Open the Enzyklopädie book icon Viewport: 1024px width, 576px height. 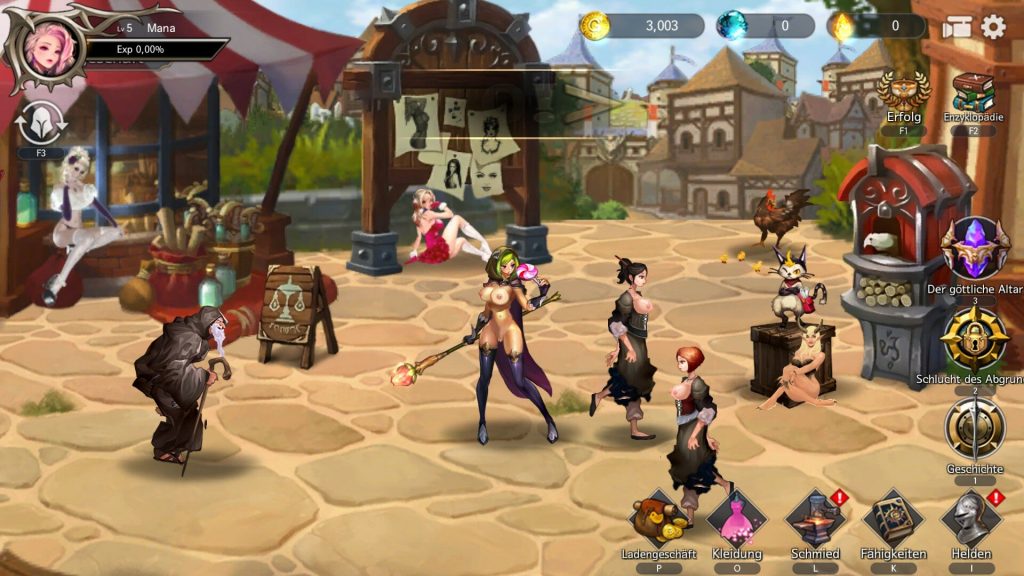(x=972, y=94)
